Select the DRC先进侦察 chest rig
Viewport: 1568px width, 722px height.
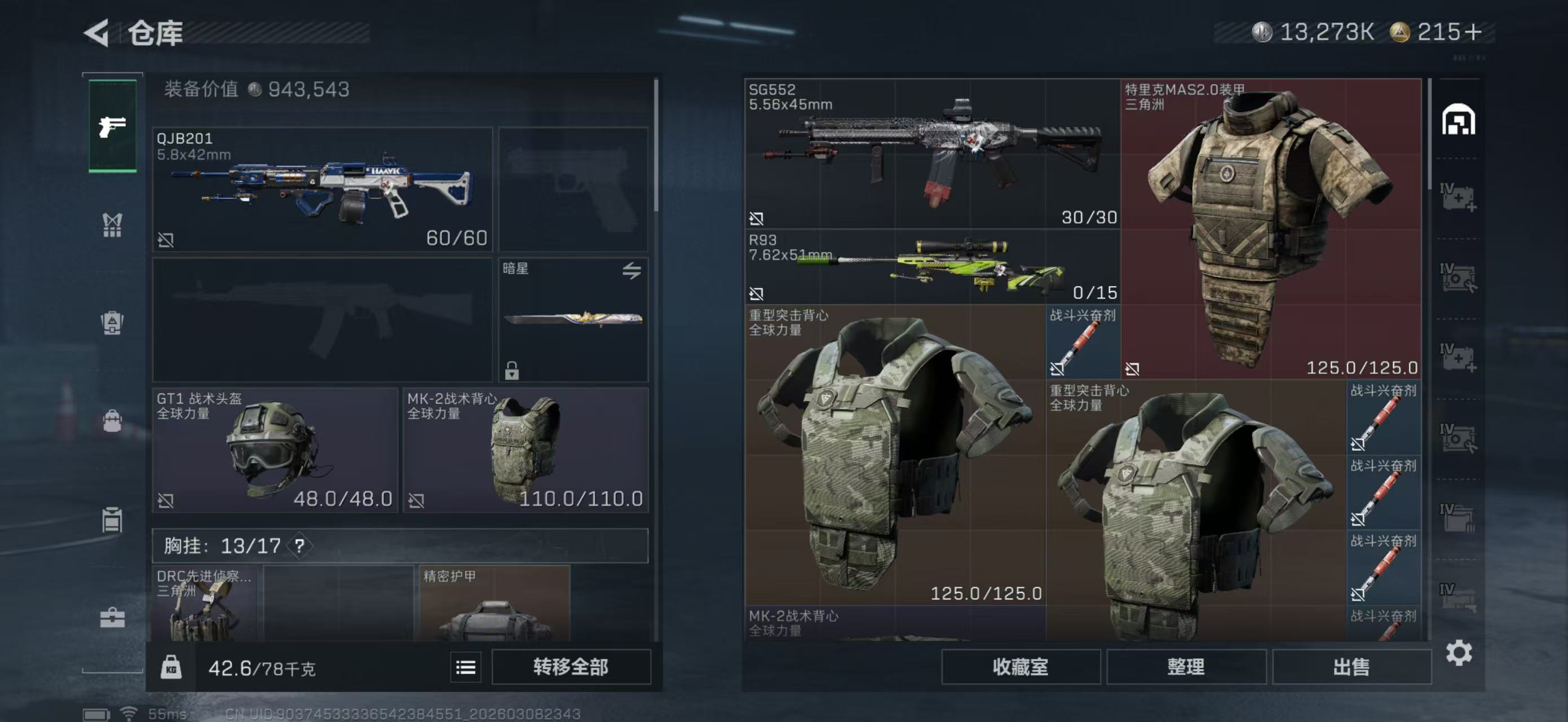[205, 602]
